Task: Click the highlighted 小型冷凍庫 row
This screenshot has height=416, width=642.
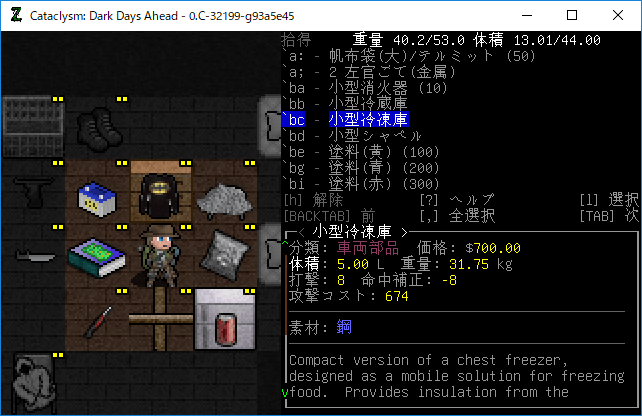Action: [369, 120]
